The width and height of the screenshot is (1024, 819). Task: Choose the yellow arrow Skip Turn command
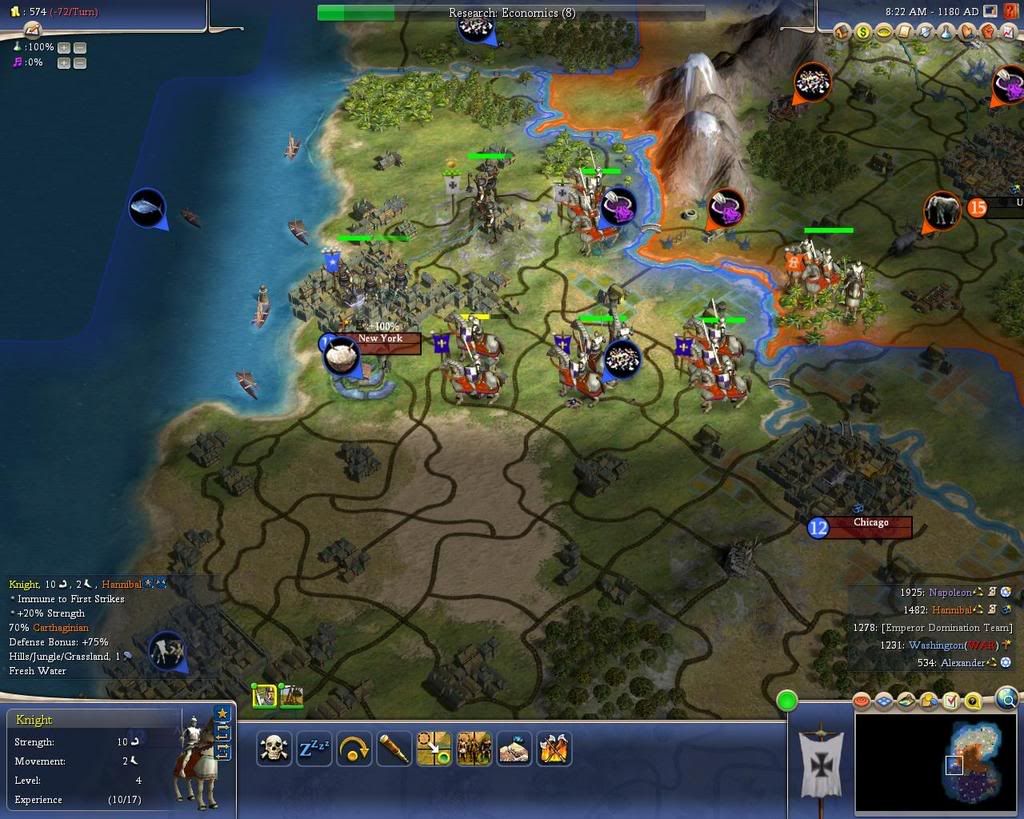pyautogui.click(x=354, y=748)
